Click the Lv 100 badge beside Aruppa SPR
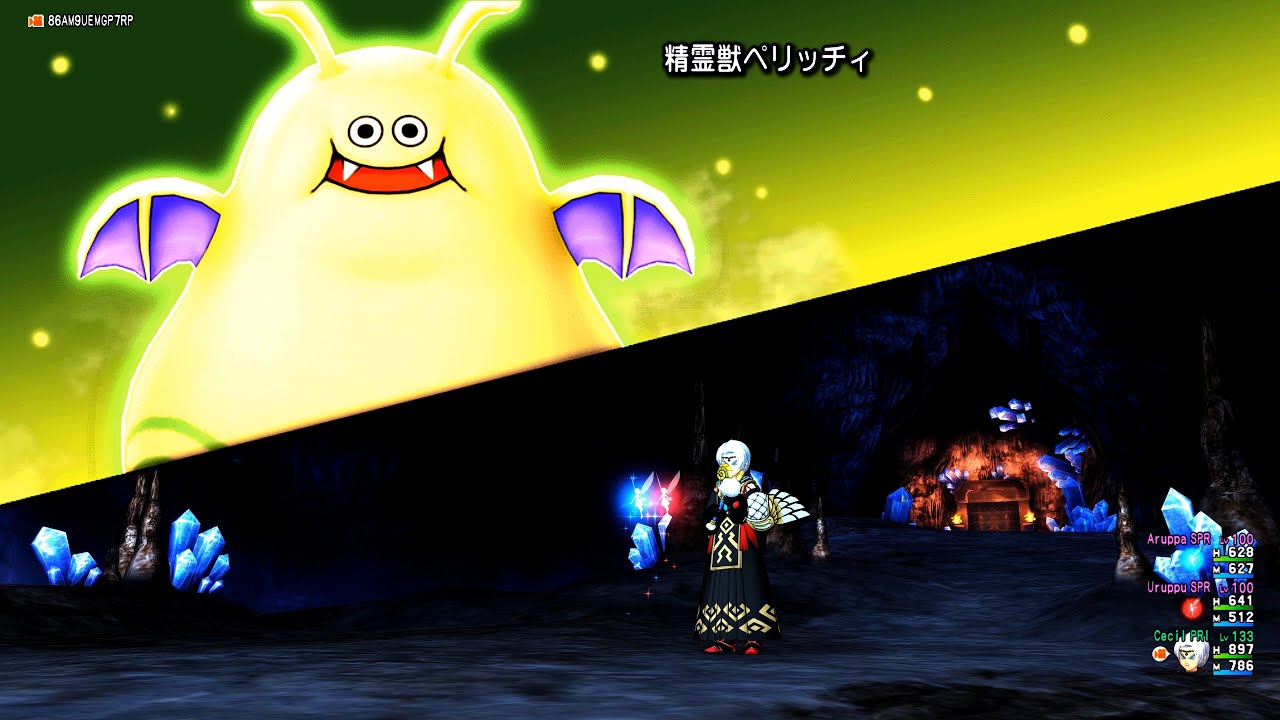The height and width of the screenshot is (720, 1280). pos(1240,539)
